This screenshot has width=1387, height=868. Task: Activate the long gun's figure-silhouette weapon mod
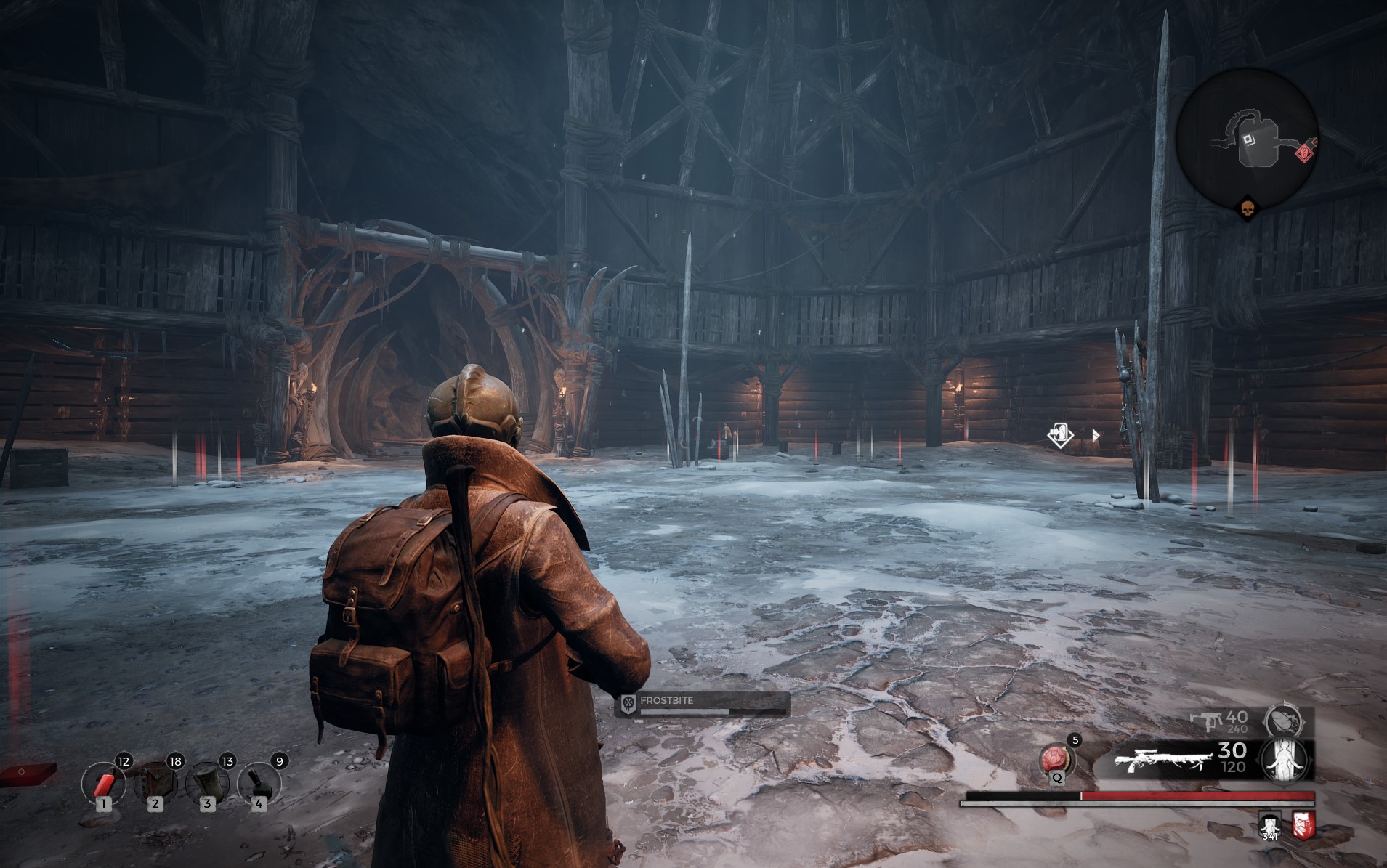(x=1287, y=760)
